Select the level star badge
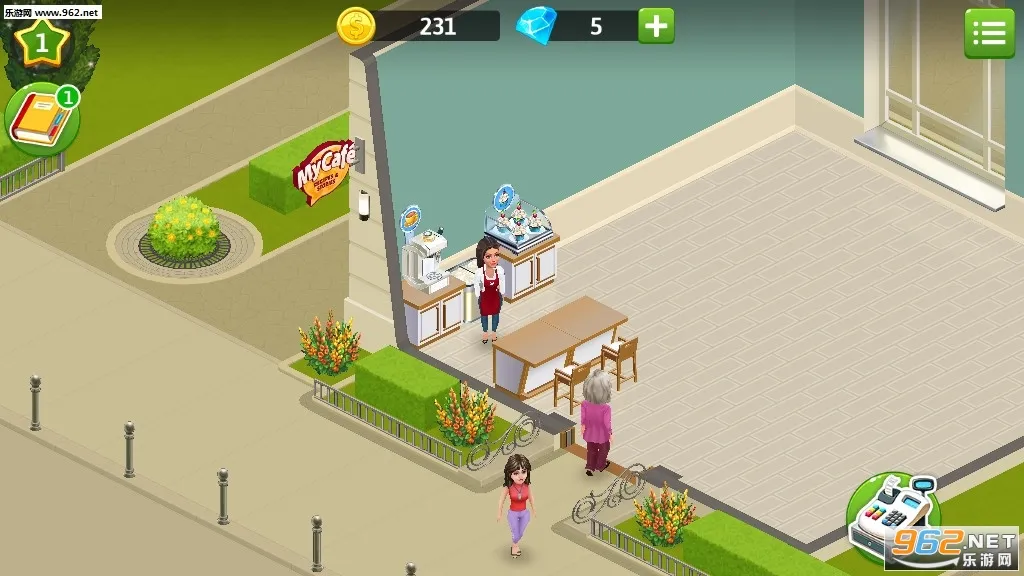This screenshot has width=1024, height=576. [41, 42]
